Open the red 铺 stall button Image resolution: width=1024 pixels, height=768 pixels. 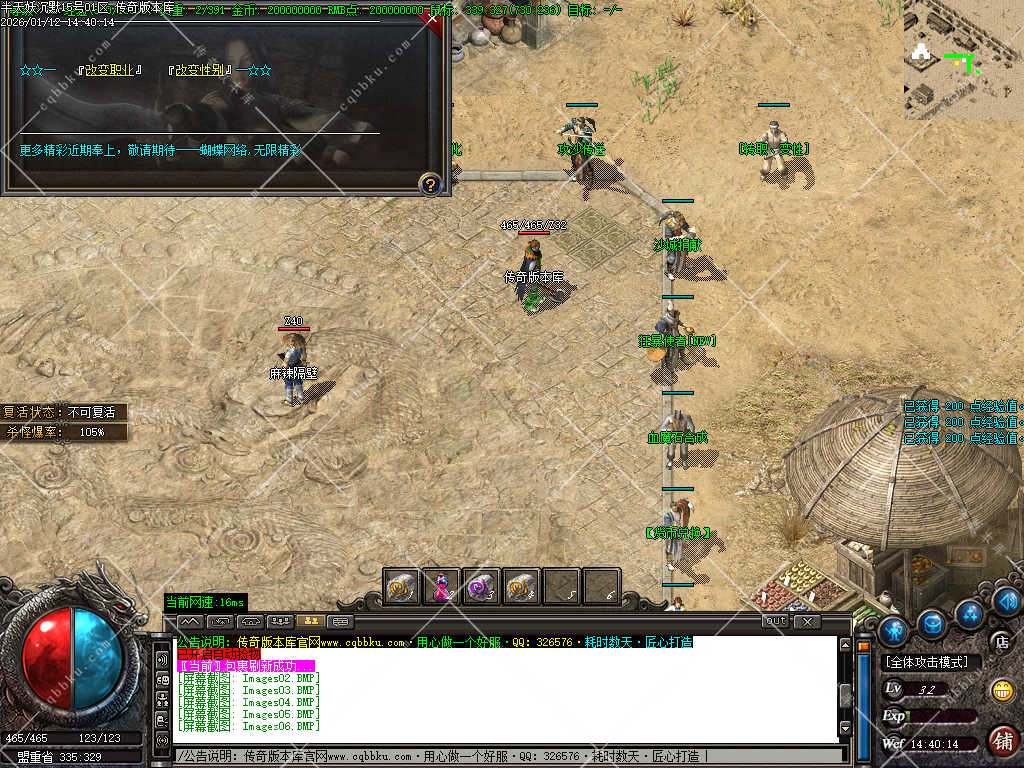[1002, 741]
